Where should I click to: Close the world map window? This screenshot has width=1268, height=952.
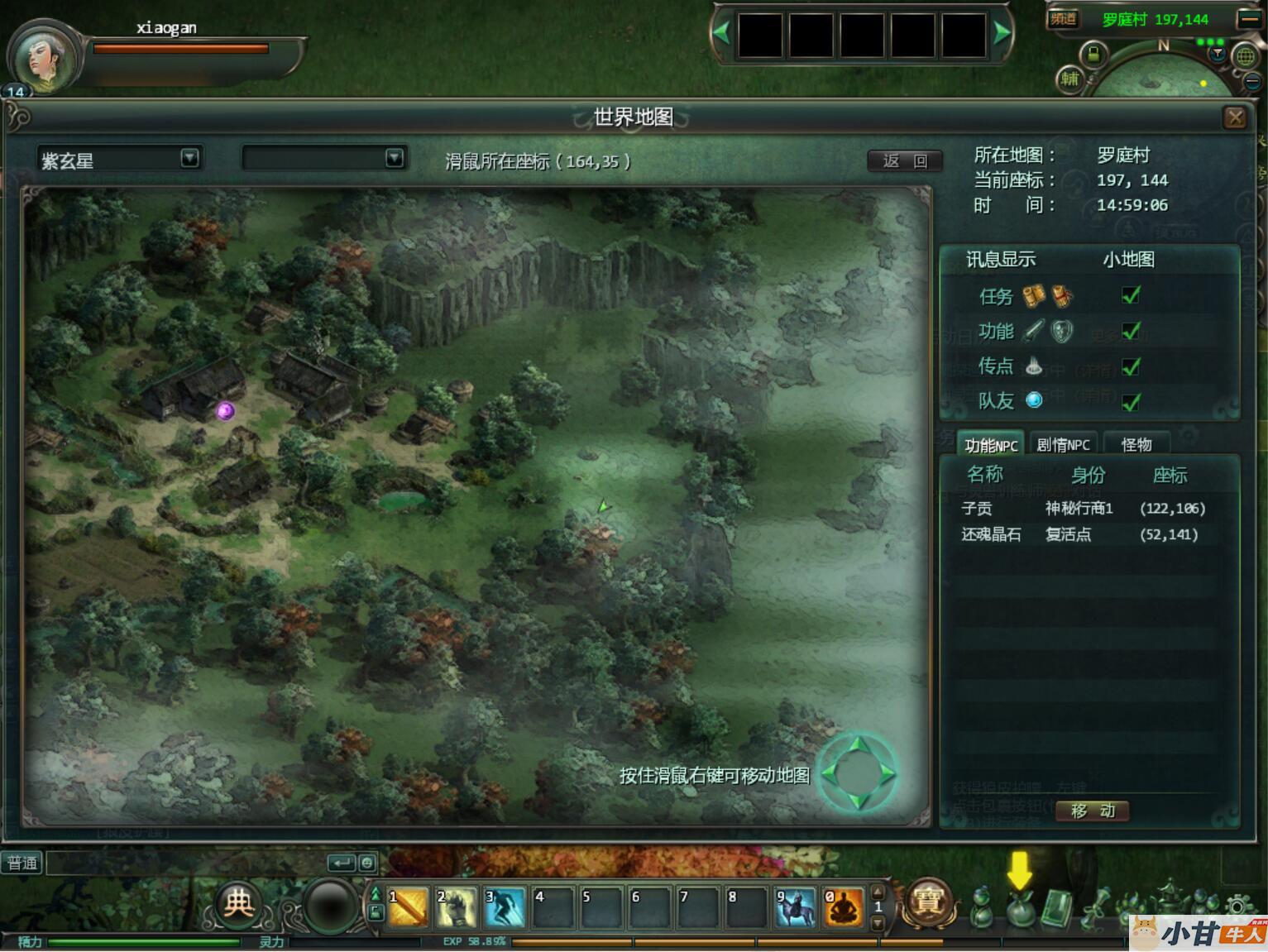point(1235,117)
